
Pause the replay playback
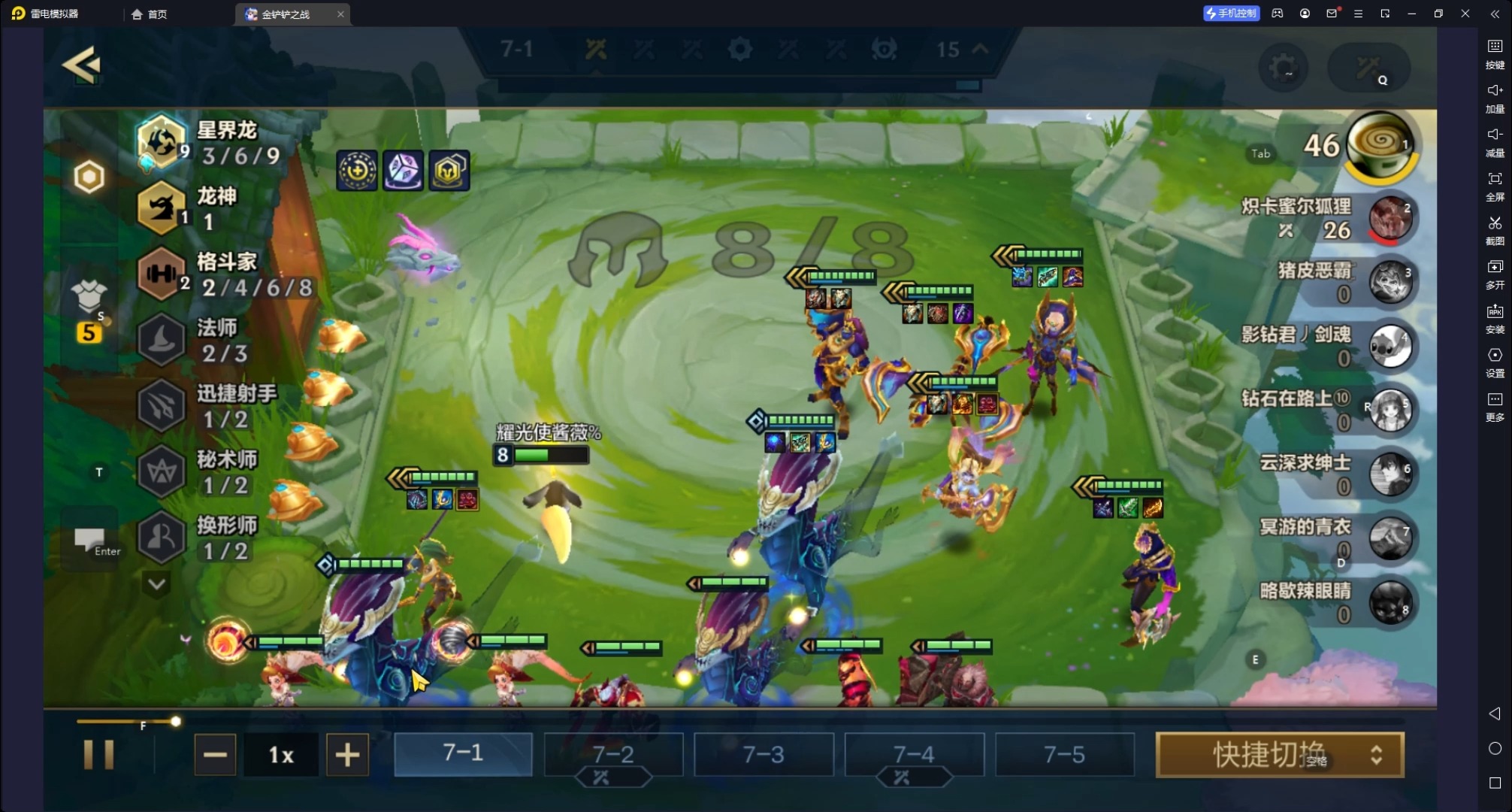98,754
